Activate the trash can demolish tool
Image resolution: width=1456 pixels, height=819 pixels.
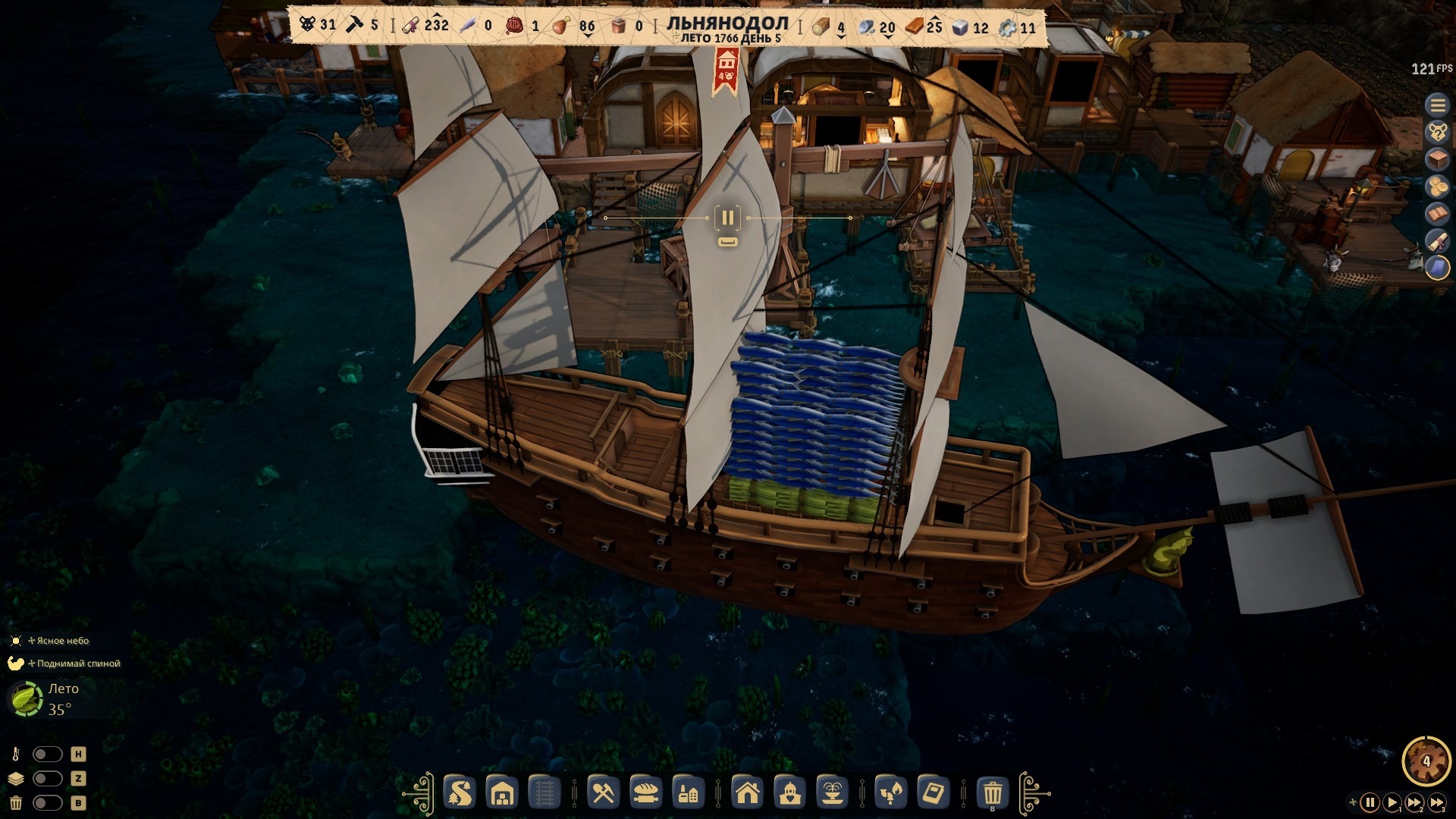[x=993, y=793]
